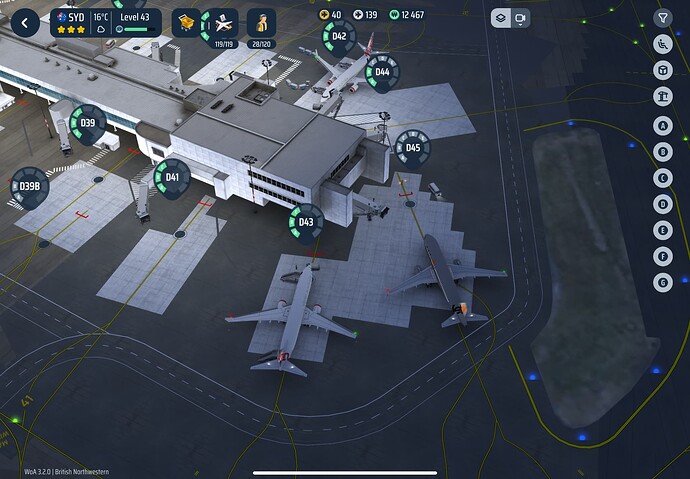This screenshot has height=479, width=690.
Task: Select the control tower filter icon
Action: [x=662, y=96]
